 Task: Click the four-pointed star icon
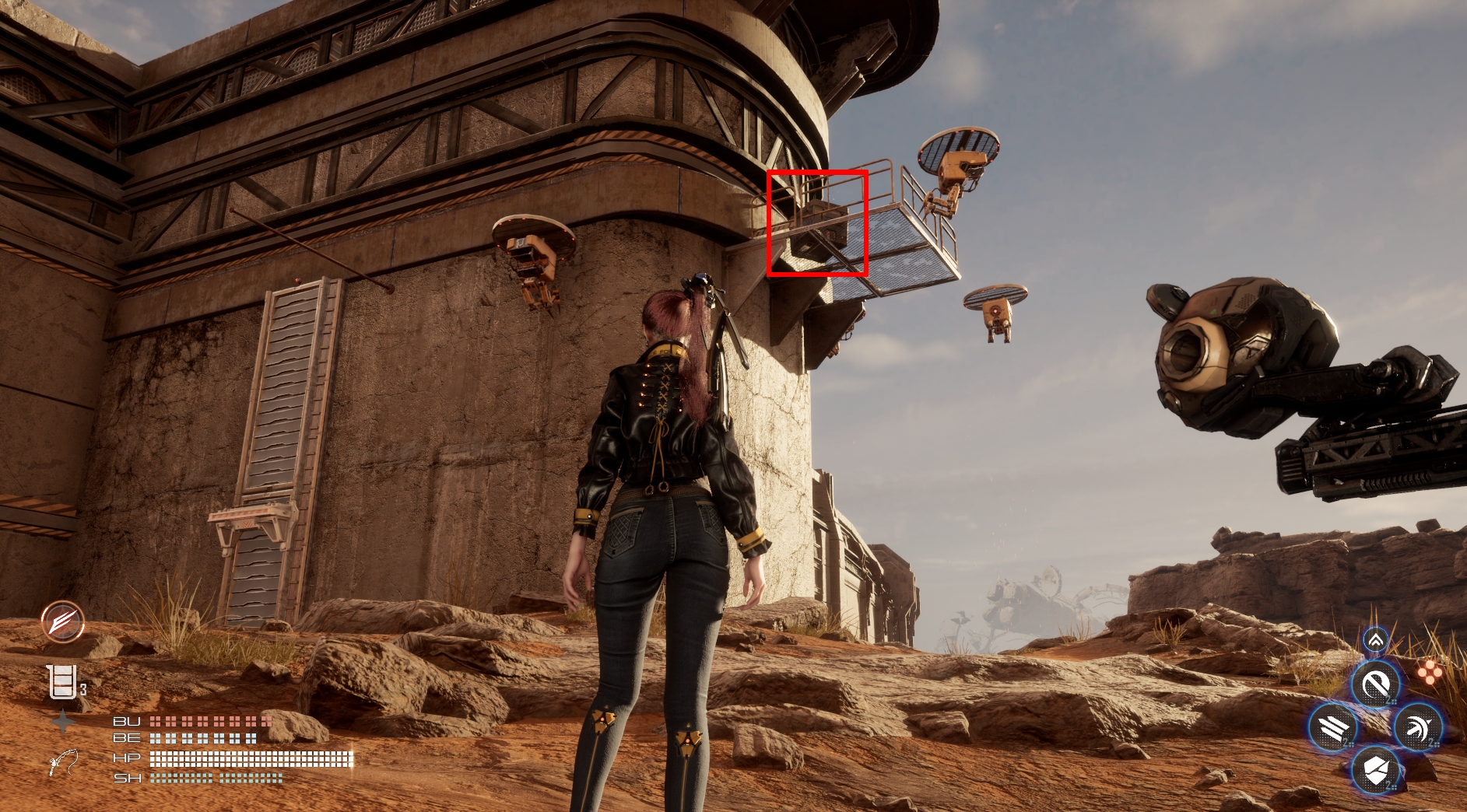(62, 723)
